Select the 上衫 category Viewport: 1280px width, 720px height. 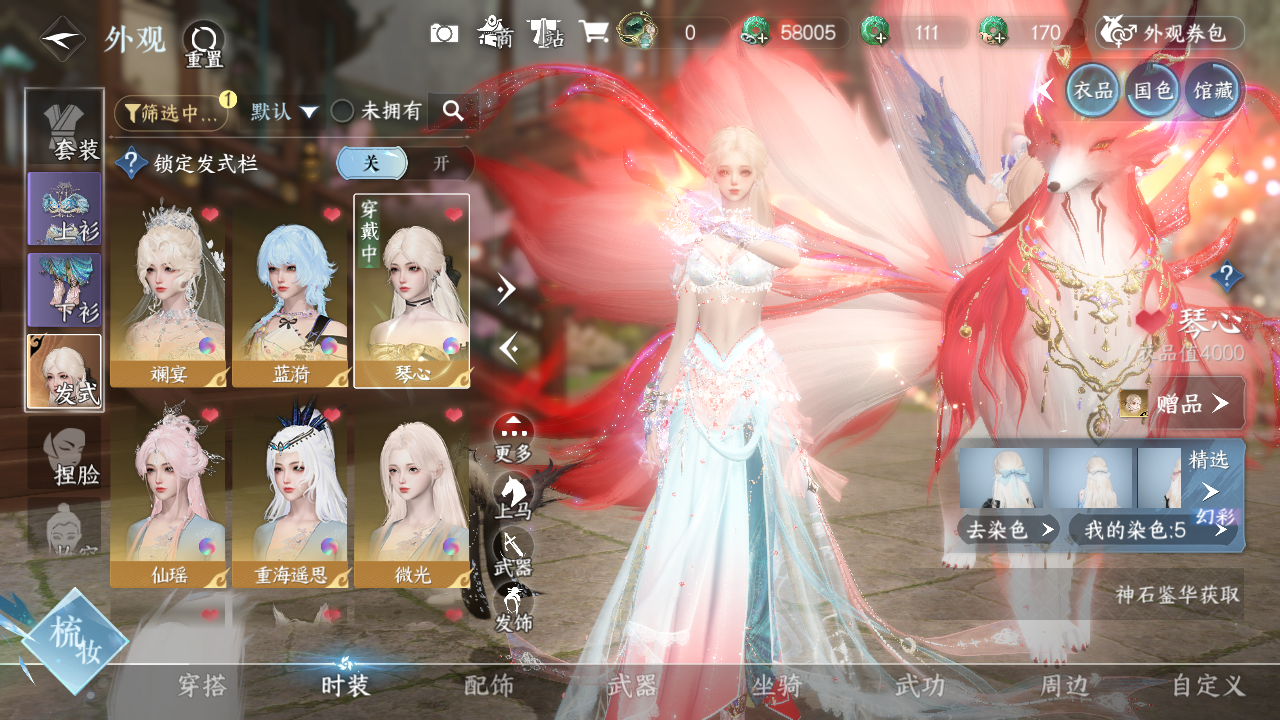click(x=65, y=209)
